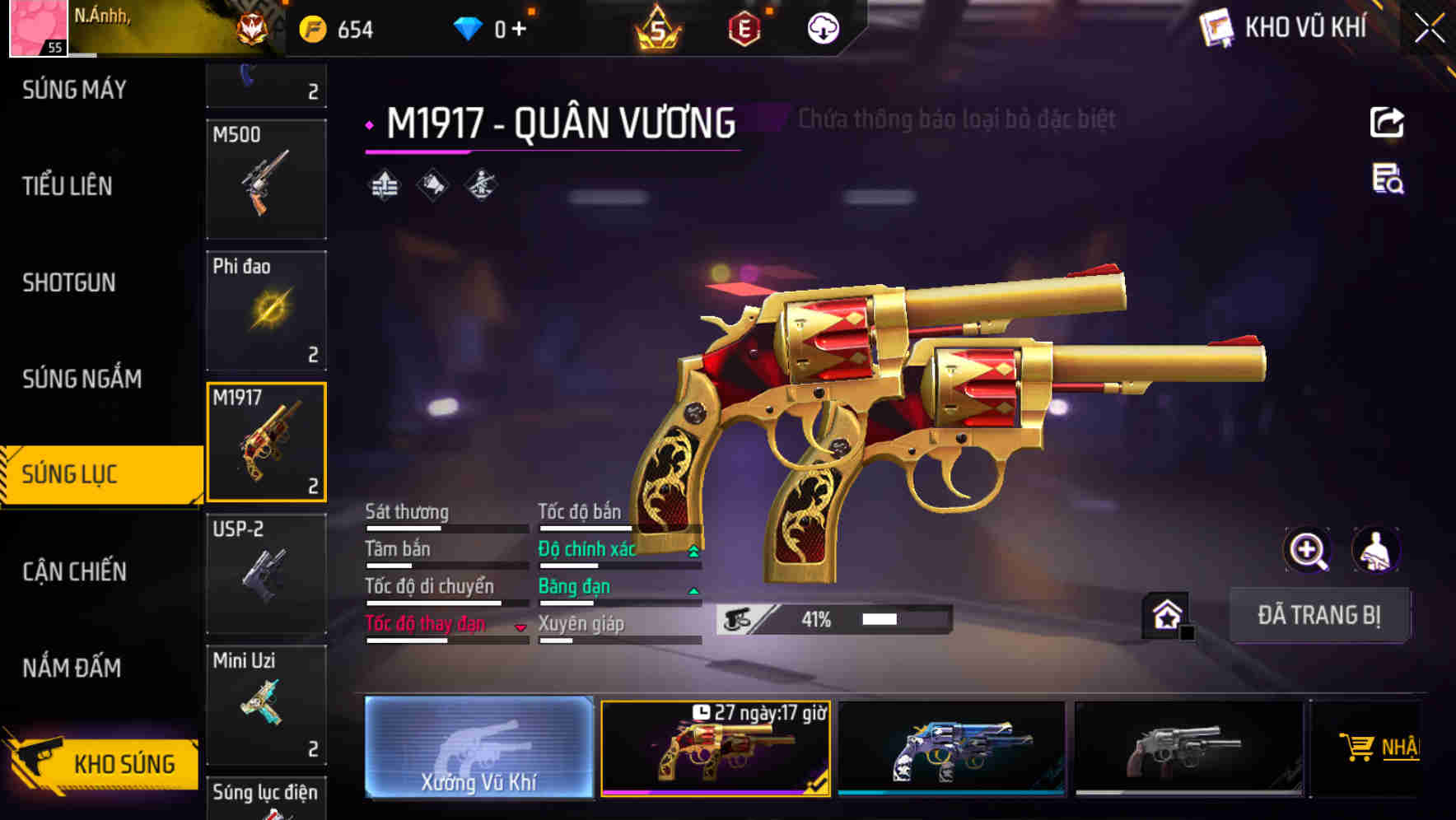Click the rank level 5 badge
Image resolution: width=1456 pixels, height=820 pixels.
(x=659, y=26)
